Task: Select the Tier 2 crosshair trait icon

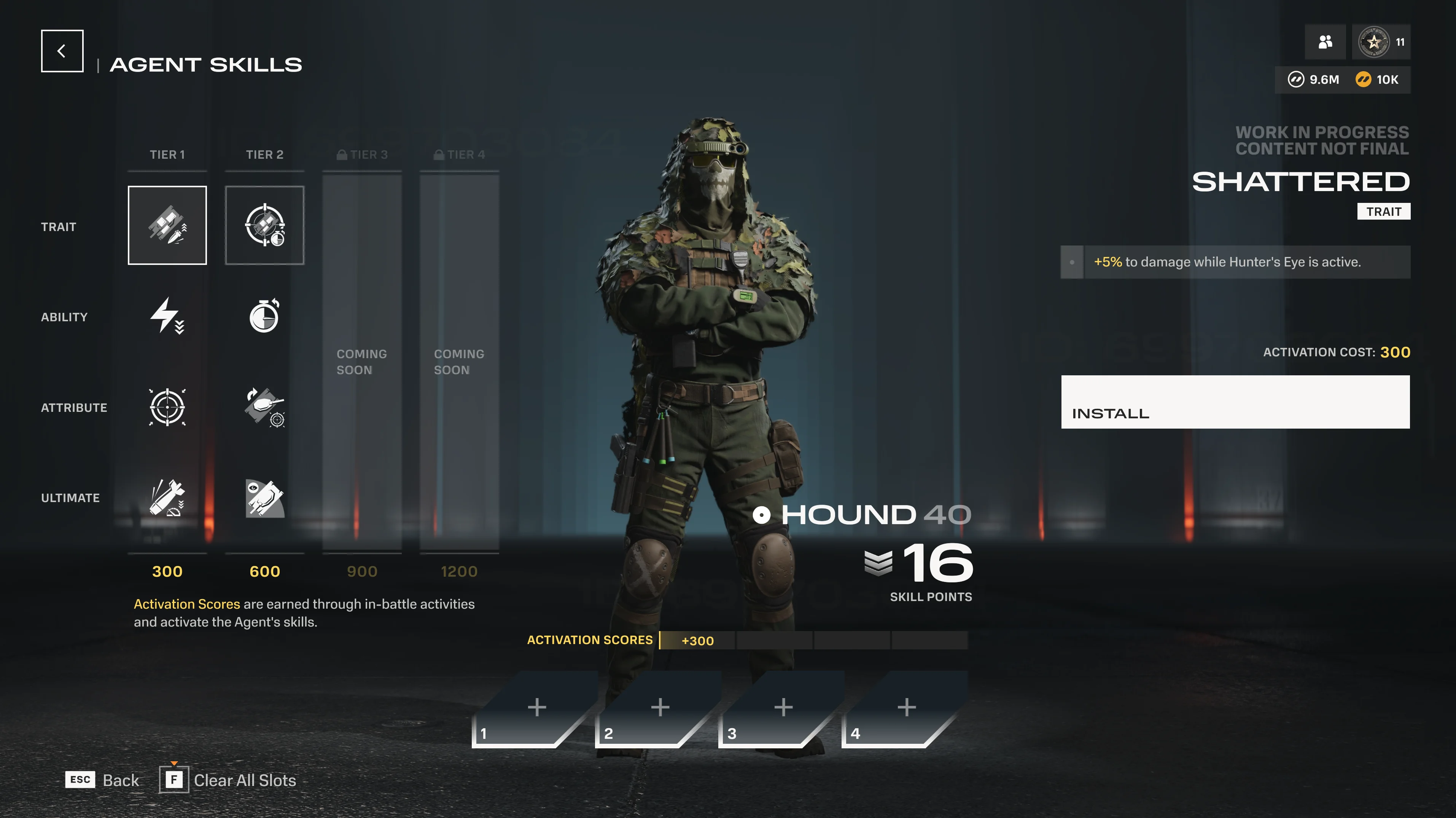Action: point(264,225)
